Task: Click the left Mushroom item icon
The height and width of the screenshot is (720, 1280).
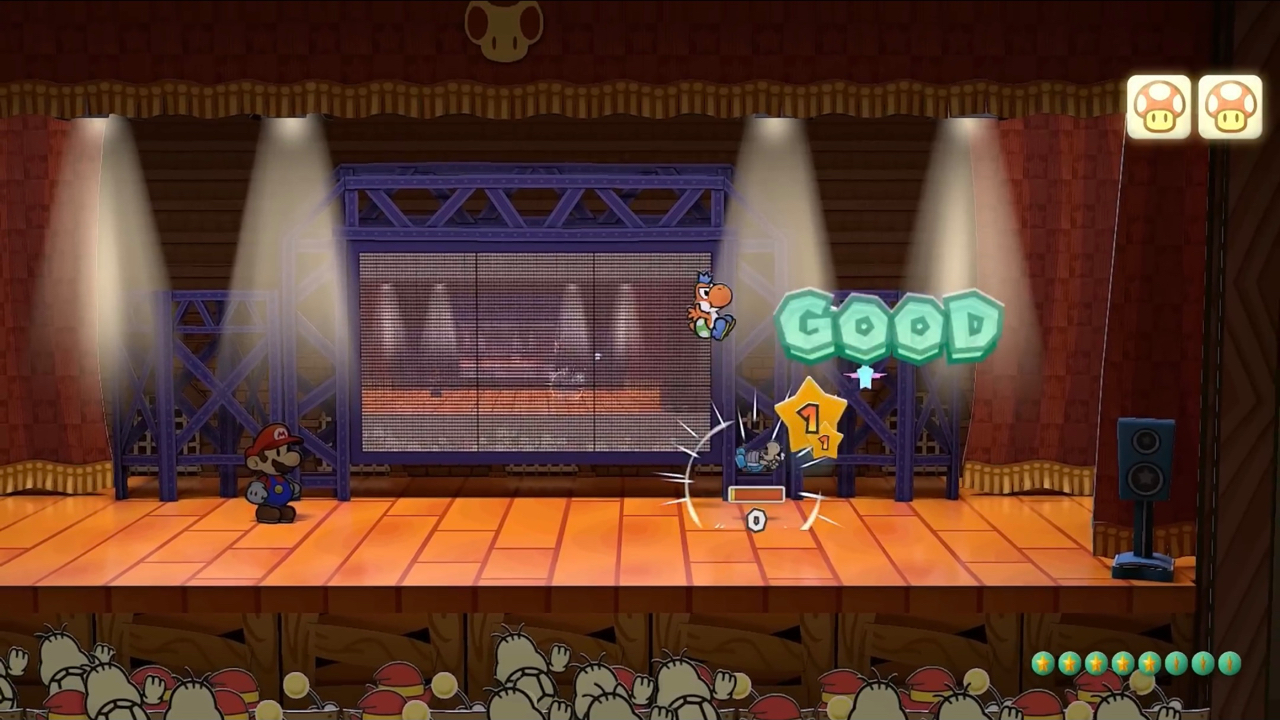Action: [1158, 105]
